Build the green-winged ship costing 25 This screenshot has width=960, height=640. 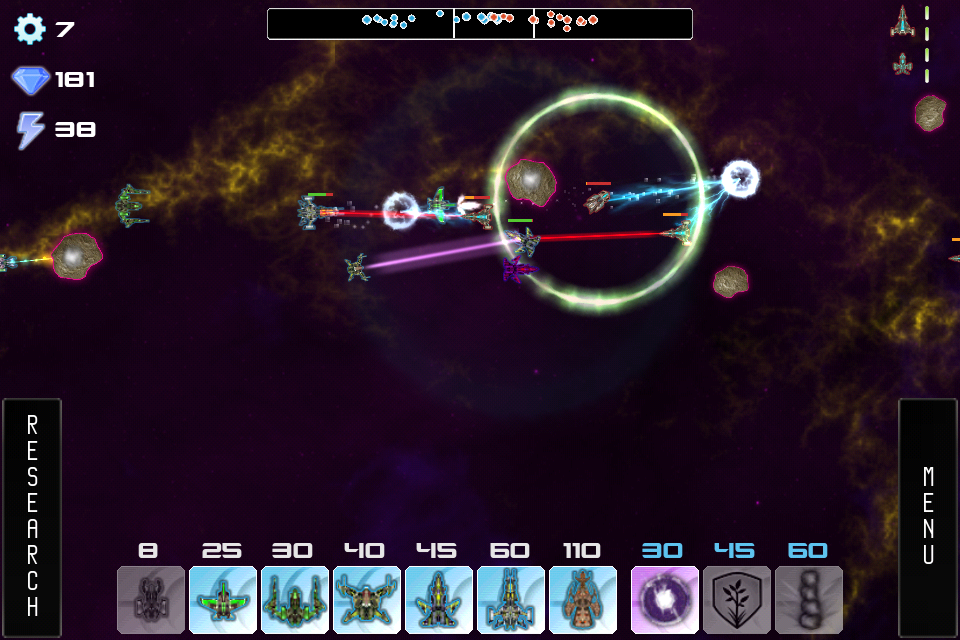tap(223, 600)
